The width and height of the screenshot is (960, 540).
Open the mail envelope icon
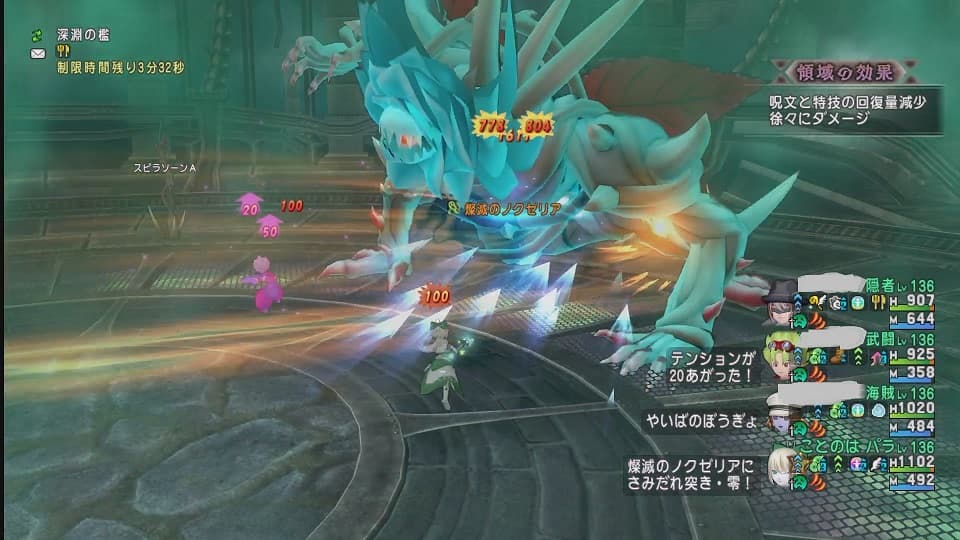pos(38,52)
